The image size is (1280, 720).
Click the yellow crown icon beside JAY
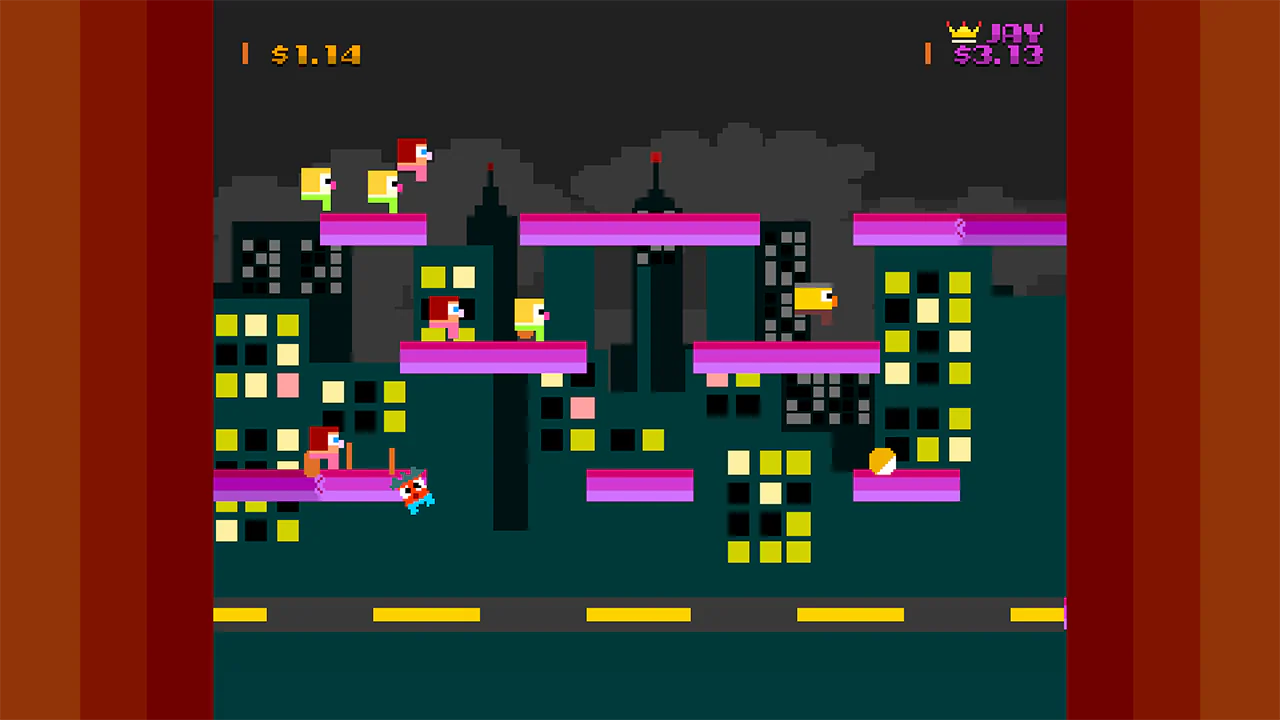pos(963,32)
